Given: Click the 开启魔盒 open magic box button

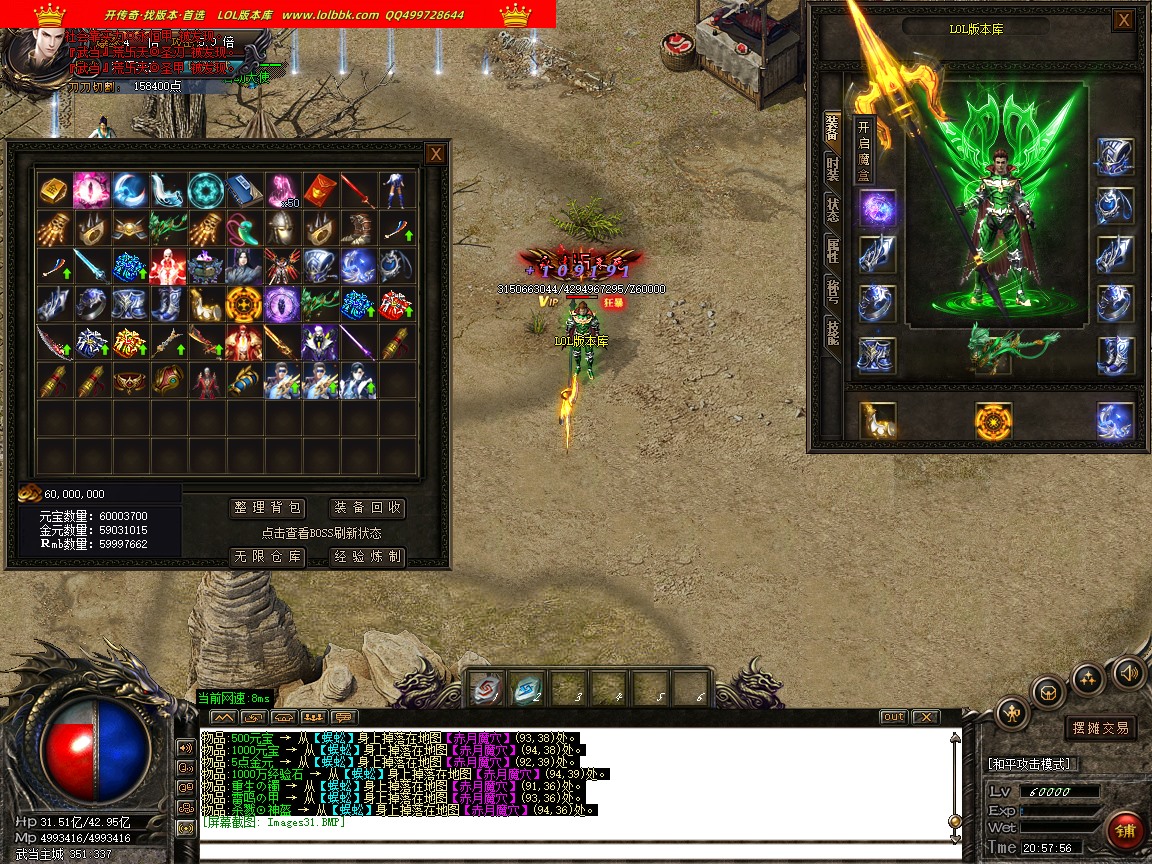Looking at the screenshot, I should [x=864, y=148].
